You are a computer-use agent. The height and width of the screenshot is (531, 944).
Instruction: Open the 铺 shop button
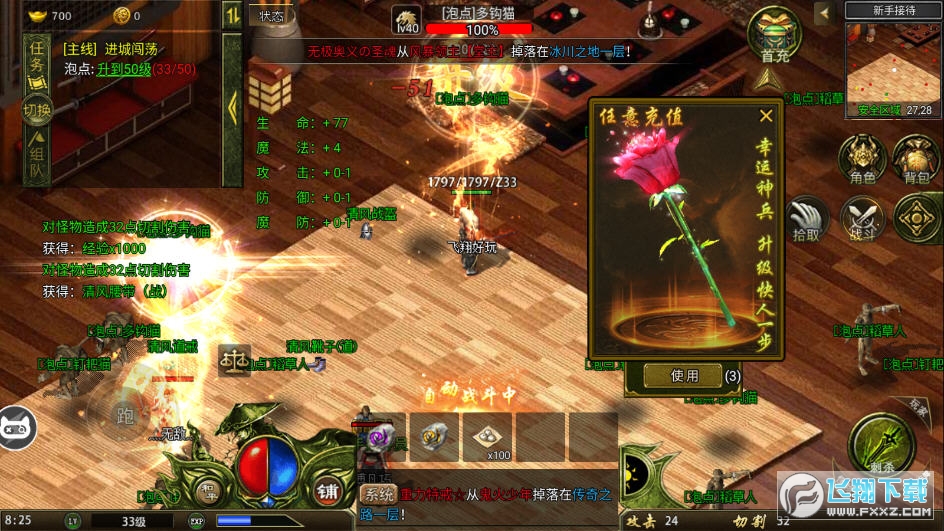[x=326, y=491]
